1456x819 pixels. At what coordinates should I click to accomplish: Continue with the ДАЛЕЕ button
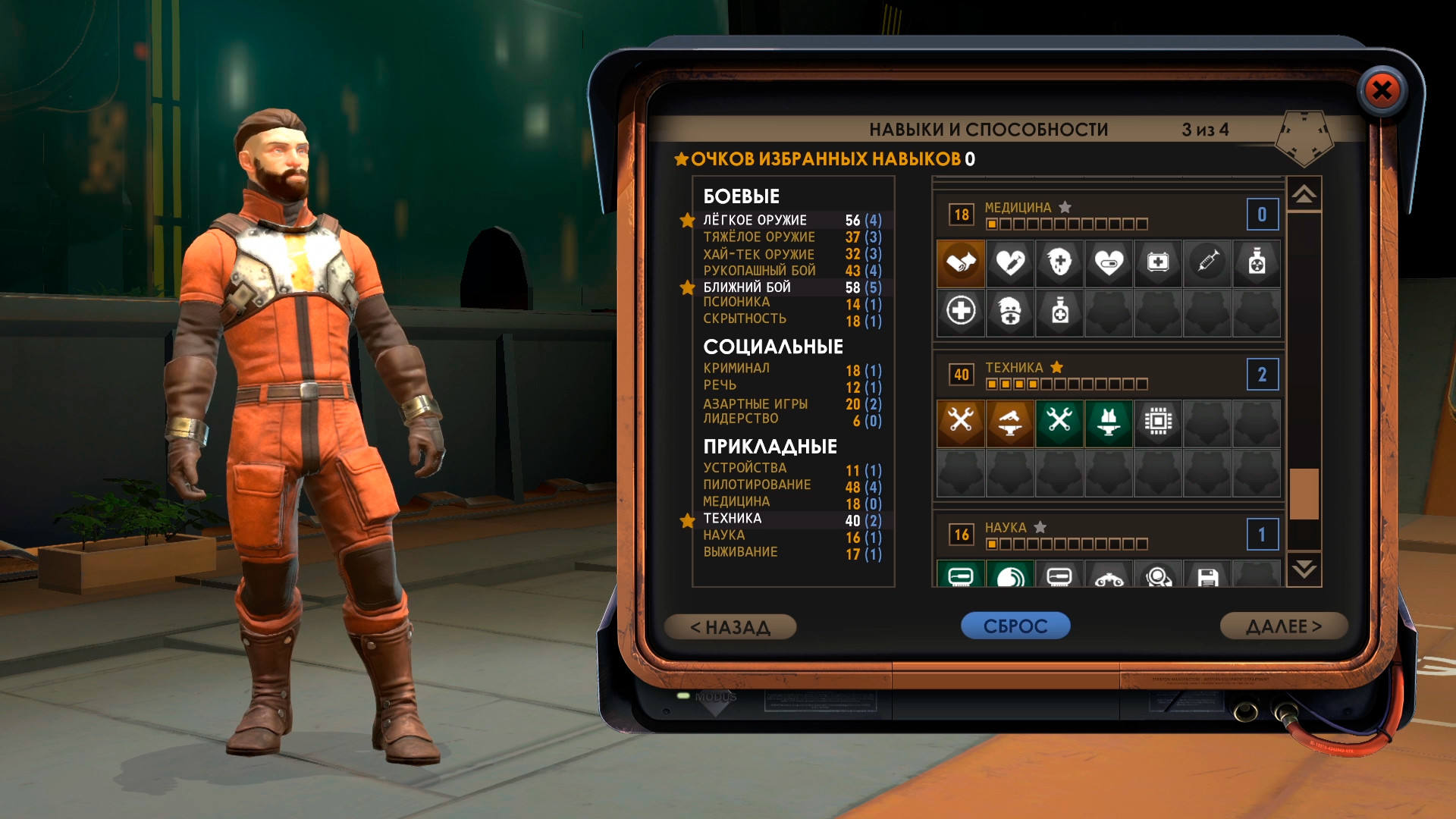[x=1283, y=626]
